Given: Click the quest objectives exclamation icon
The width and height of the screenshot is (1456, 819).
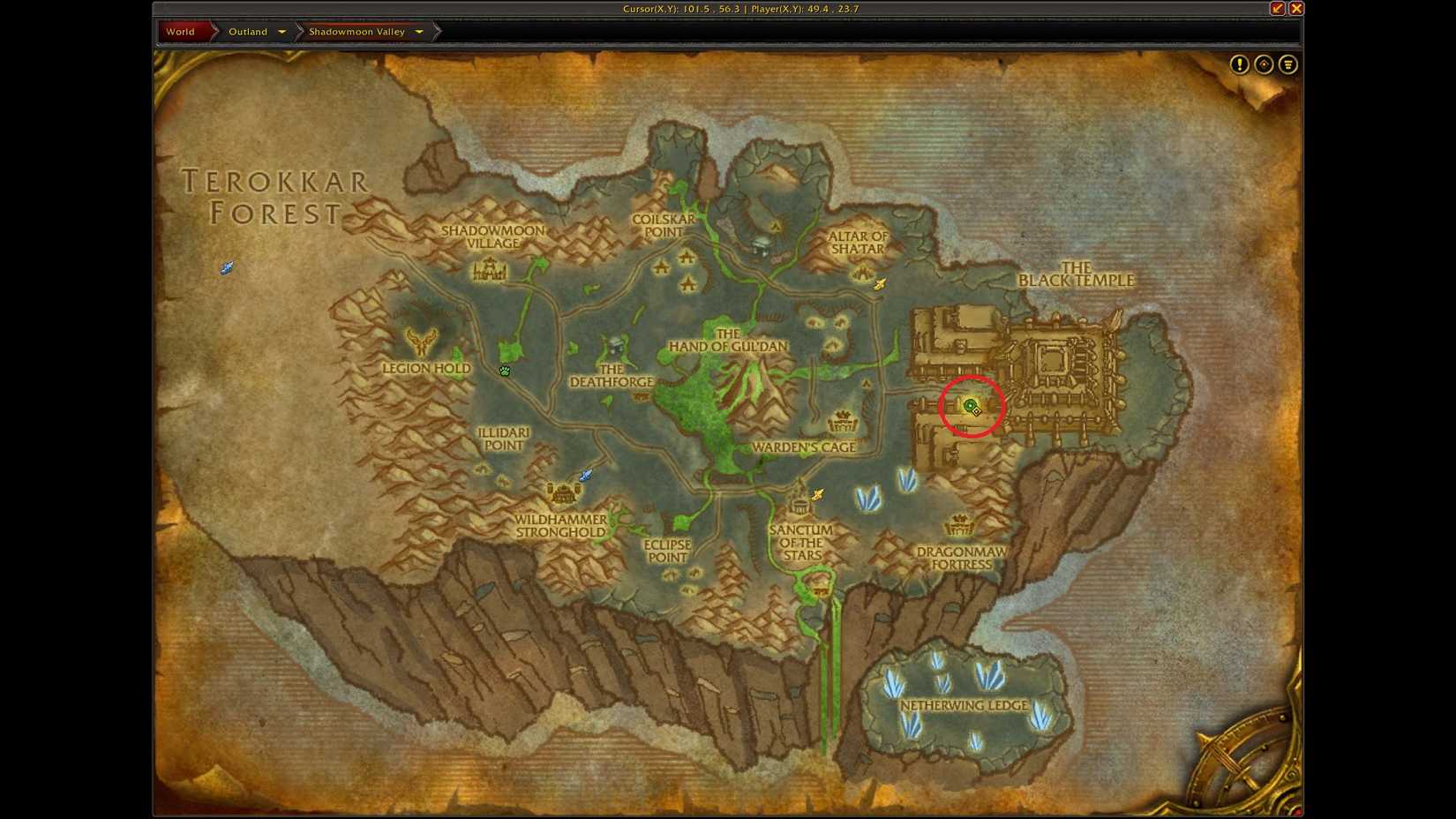Looking at the screenshot, I should coord(1239,64).
